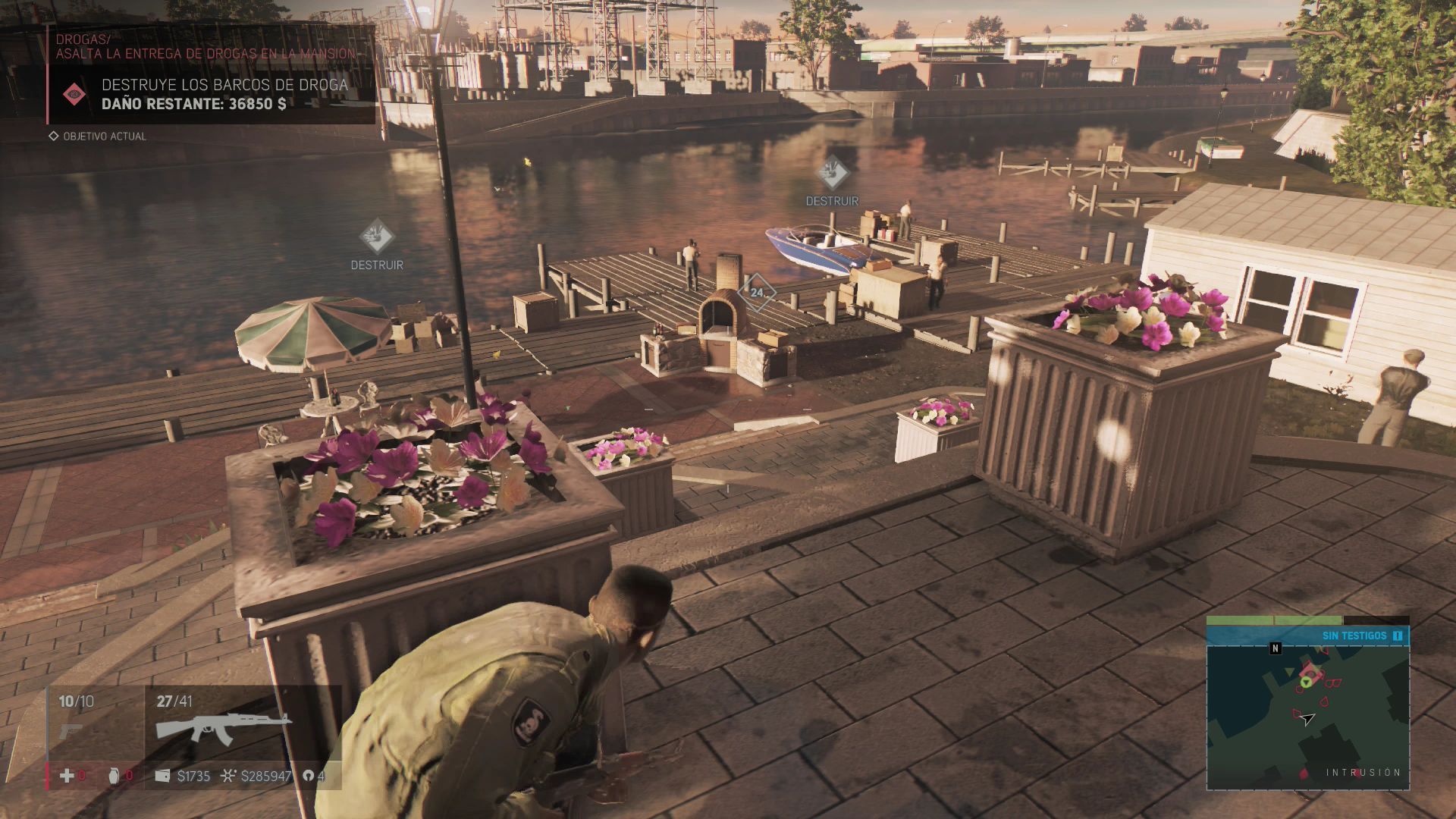Click the diamond distance marker showing 24
1456x819 pixels.
tap(757, 292)
